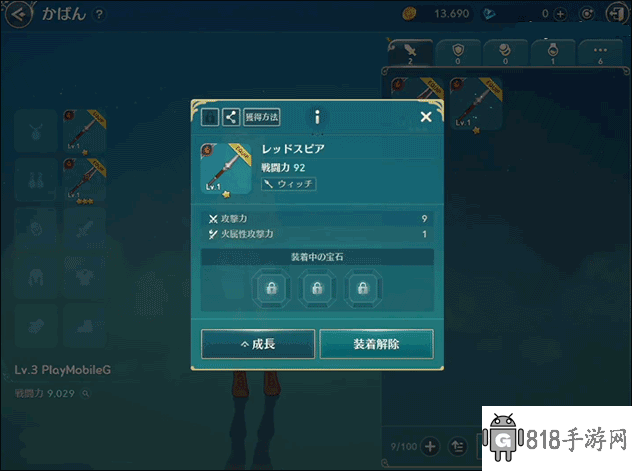Open the three-dots miscellaneous tab
This screenshot has height=471, width=632.
[x=601, y=52]
